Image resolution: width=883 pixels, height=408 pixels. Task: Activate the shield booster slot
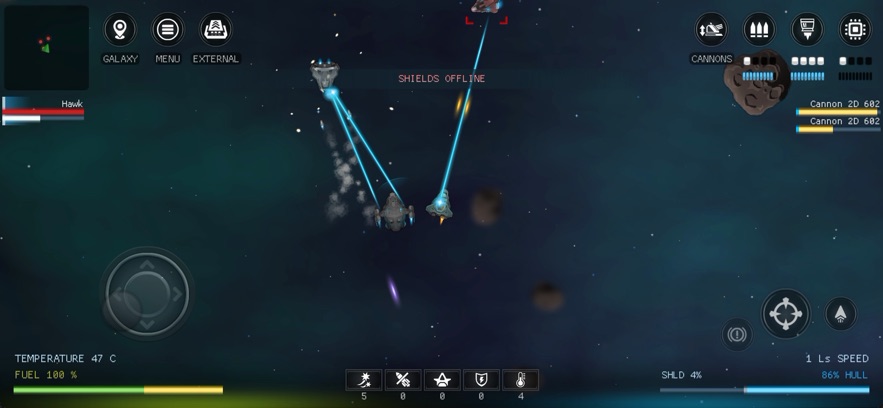(481, 380)
